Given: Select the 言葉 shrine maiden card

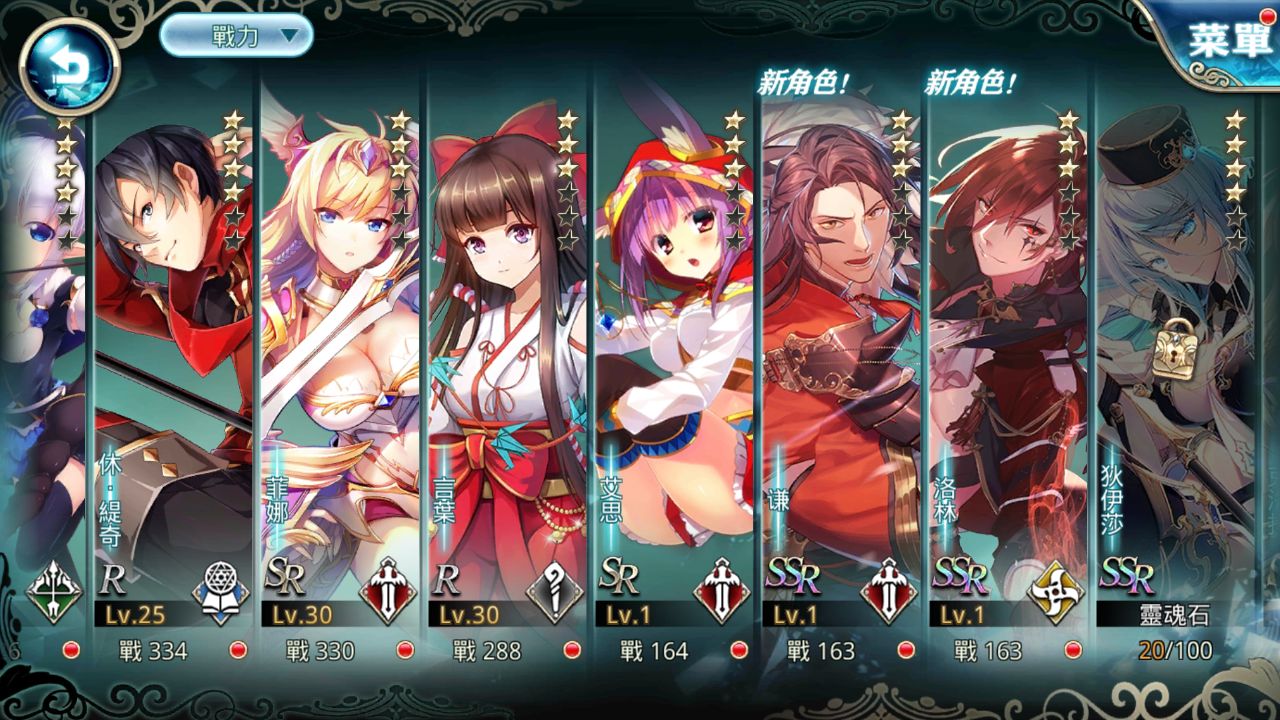Looking at the screenshot, I should 507,380.
